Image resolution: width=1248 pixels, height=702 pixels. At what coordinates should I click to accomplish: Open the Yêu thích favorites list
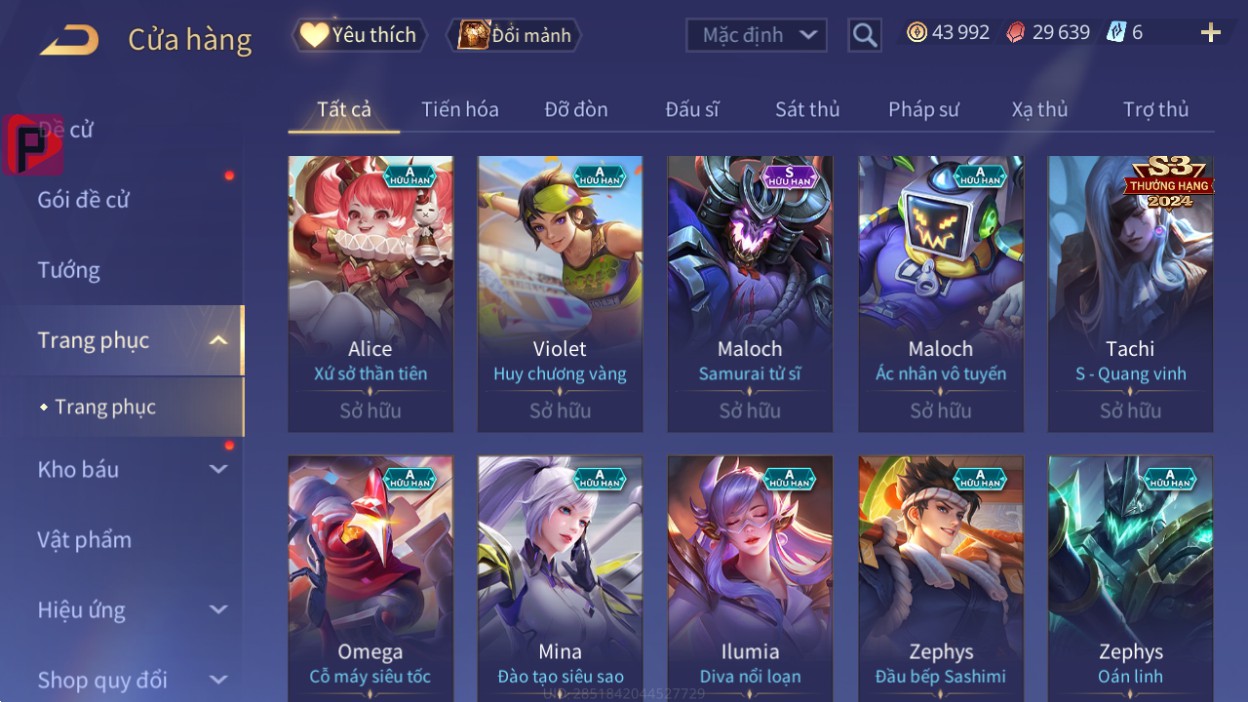[x=359, y=35]
